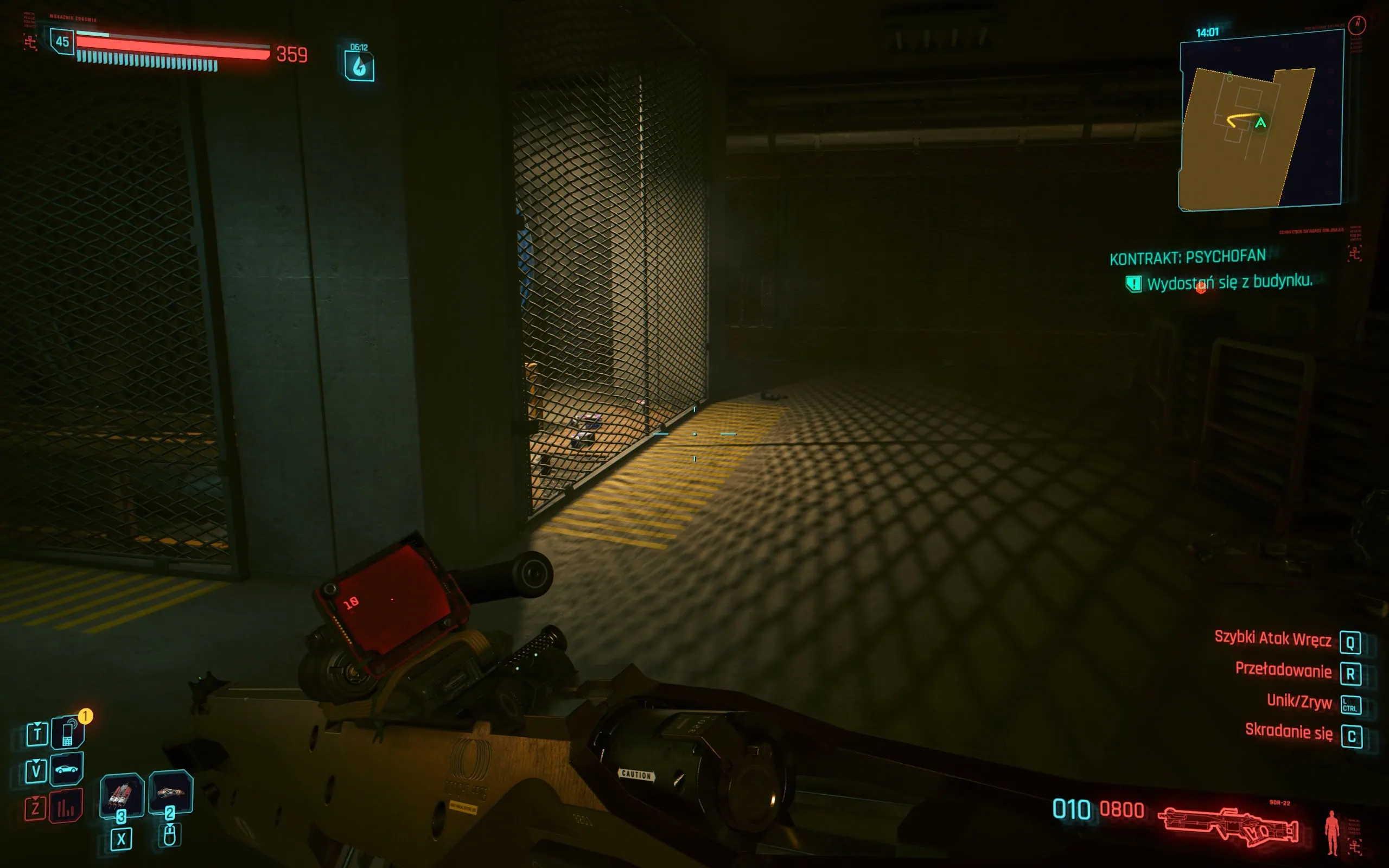Click the green player arrow on the minimap
1389x868 pixels.
click(x=1260, y=122)
